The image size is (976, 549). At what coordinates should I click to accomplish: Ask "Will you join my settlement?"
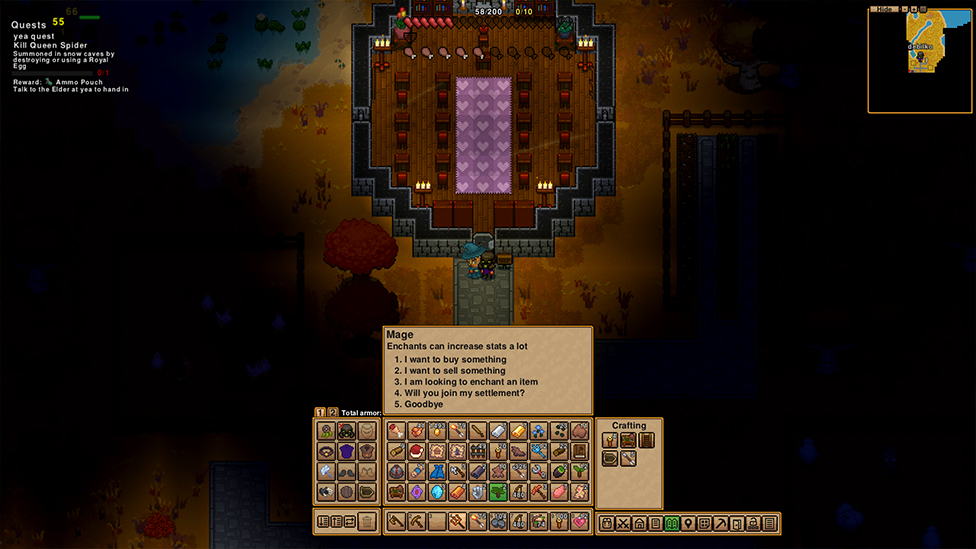464,393
